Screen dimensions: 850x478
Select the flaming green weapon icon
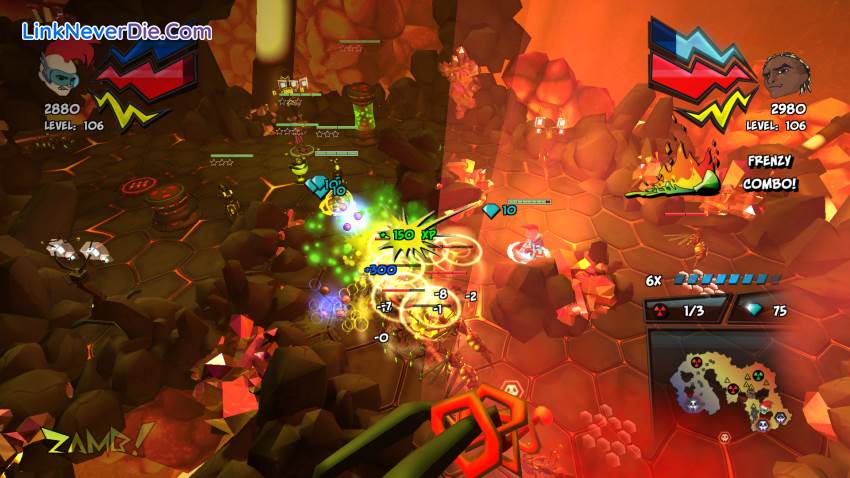click(x=677, y=172)
